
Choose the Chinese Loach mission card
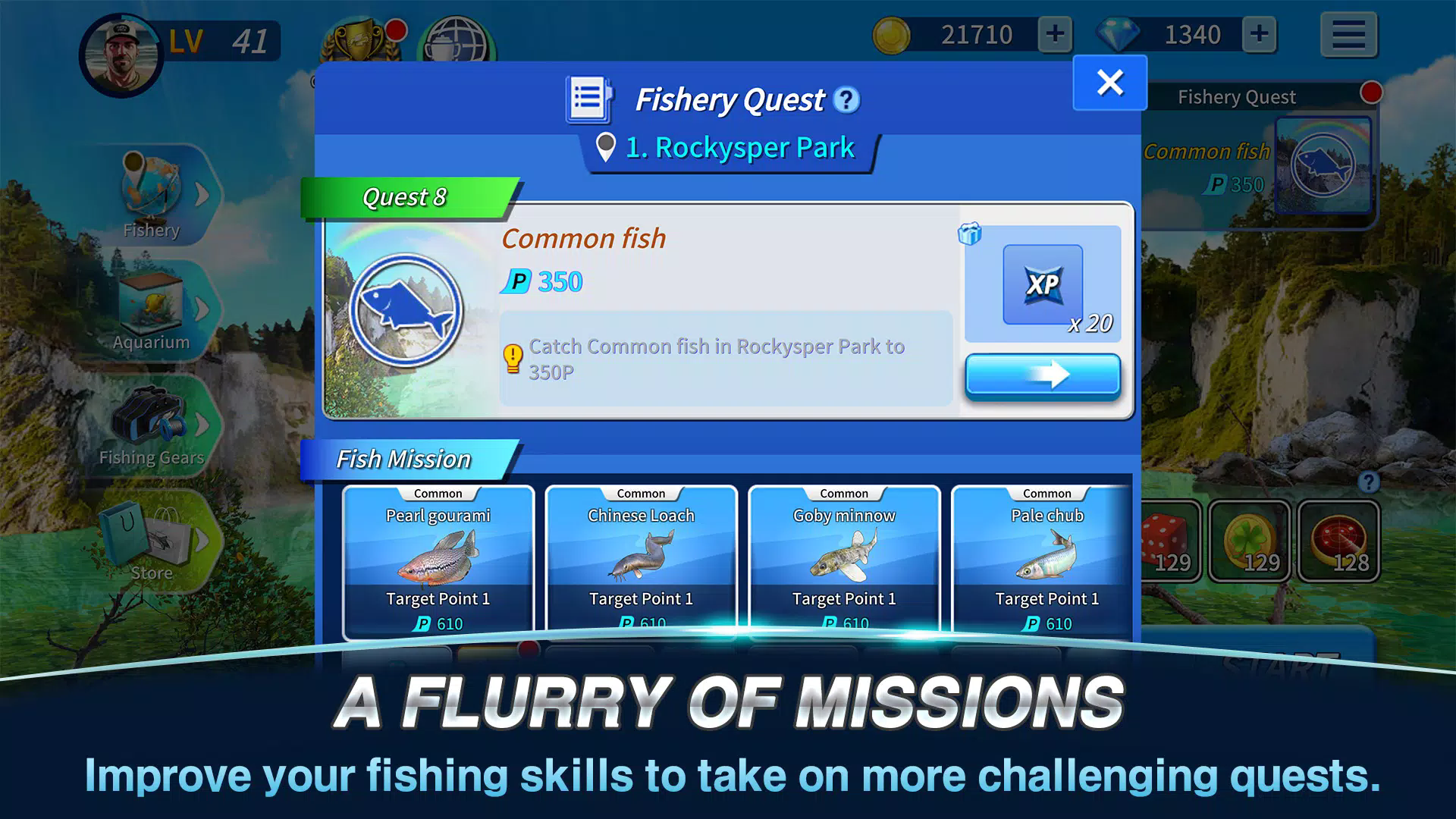pos(641,561)
